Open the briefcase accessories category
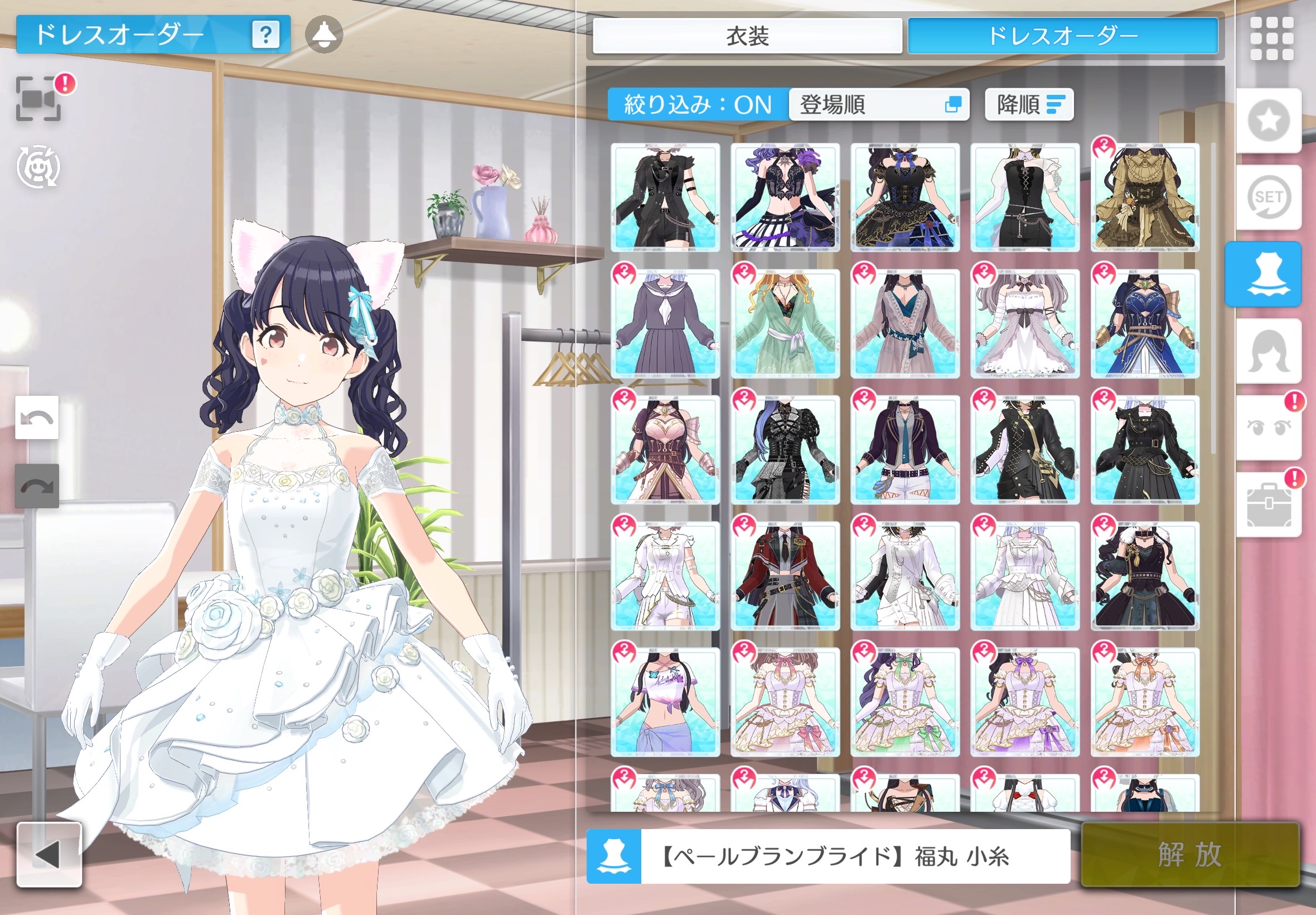Viewport: 1316px width, 915px height. pyautogui.click(x=1269, y=504)
